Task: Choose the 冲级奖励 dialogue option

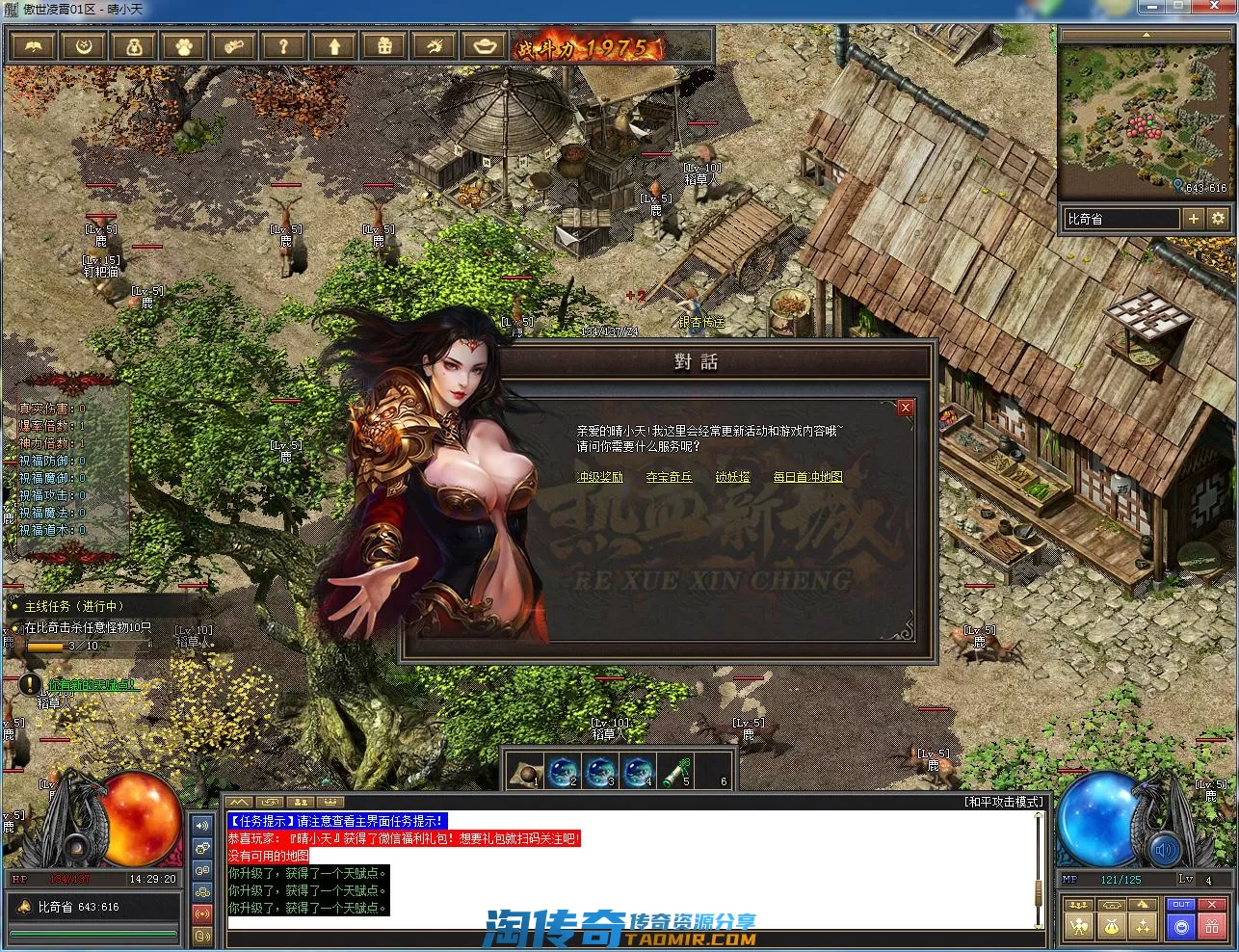Action: tap(599, 477)
